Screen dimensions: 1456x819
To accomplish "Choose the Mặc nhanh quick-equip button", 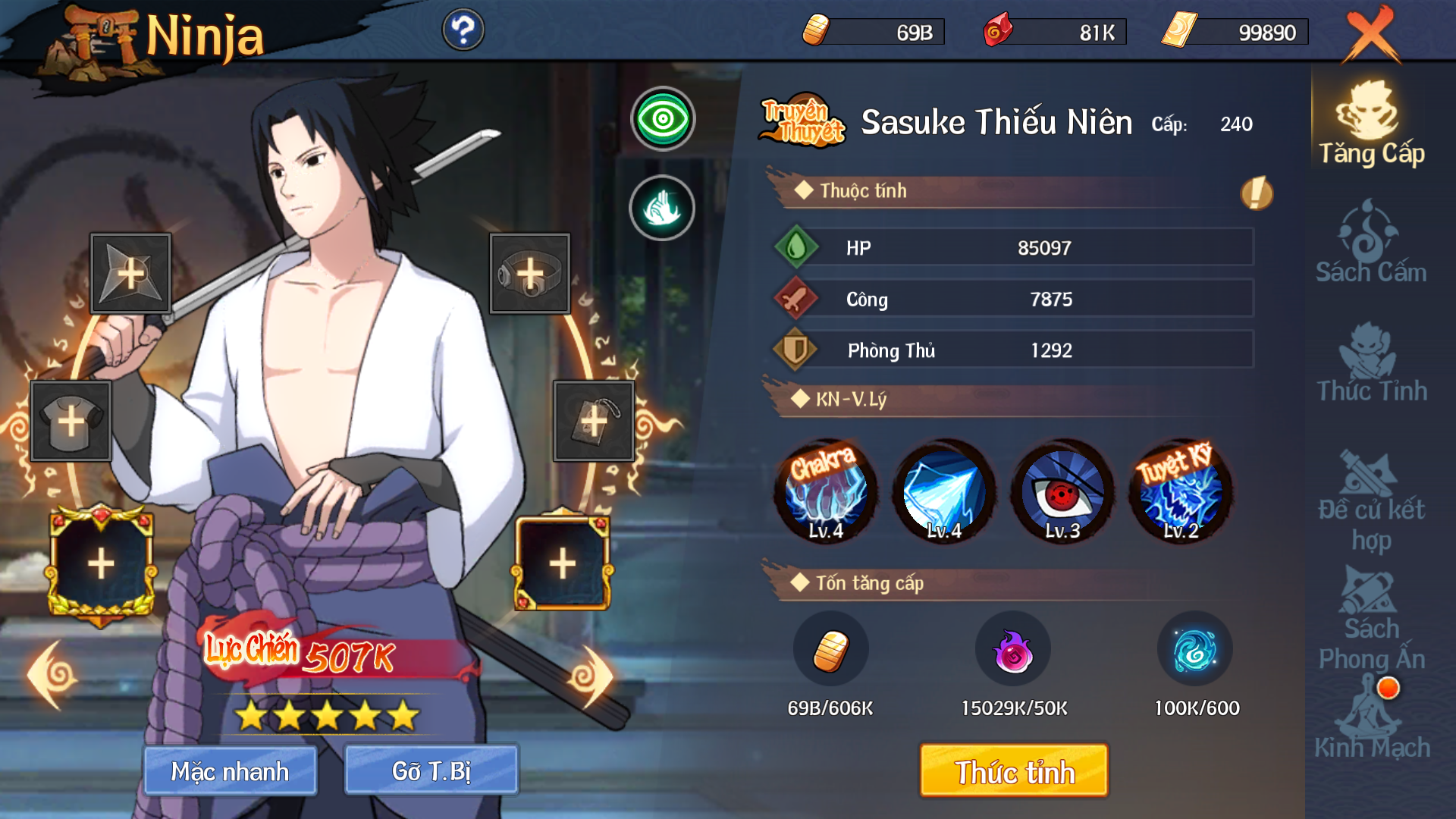I will click(x=230, y=771).
